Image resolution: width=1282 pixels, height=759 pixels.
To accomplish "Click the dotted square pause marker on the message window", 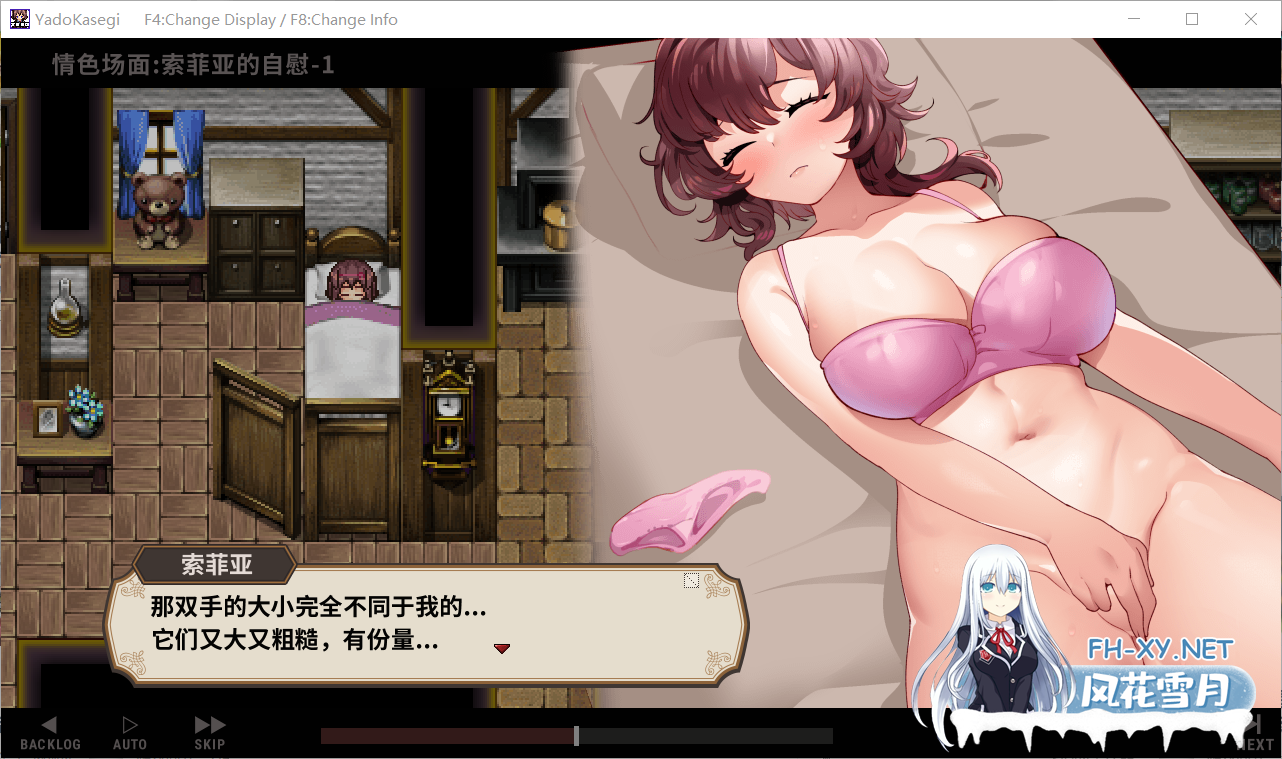I will (691, 579).
